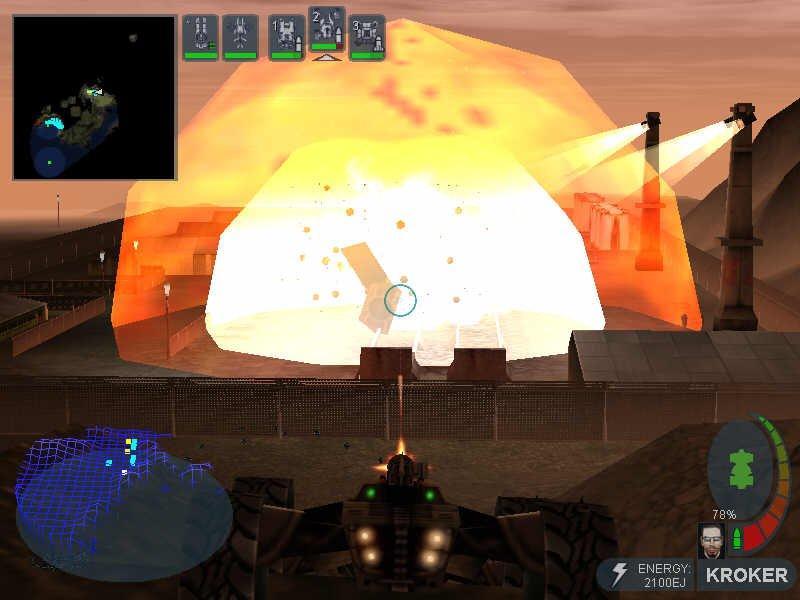Select squad unit number 3 icon
The height and width of the screenshot is (600, 800).
pyautogui.click(x=367, y=35)
